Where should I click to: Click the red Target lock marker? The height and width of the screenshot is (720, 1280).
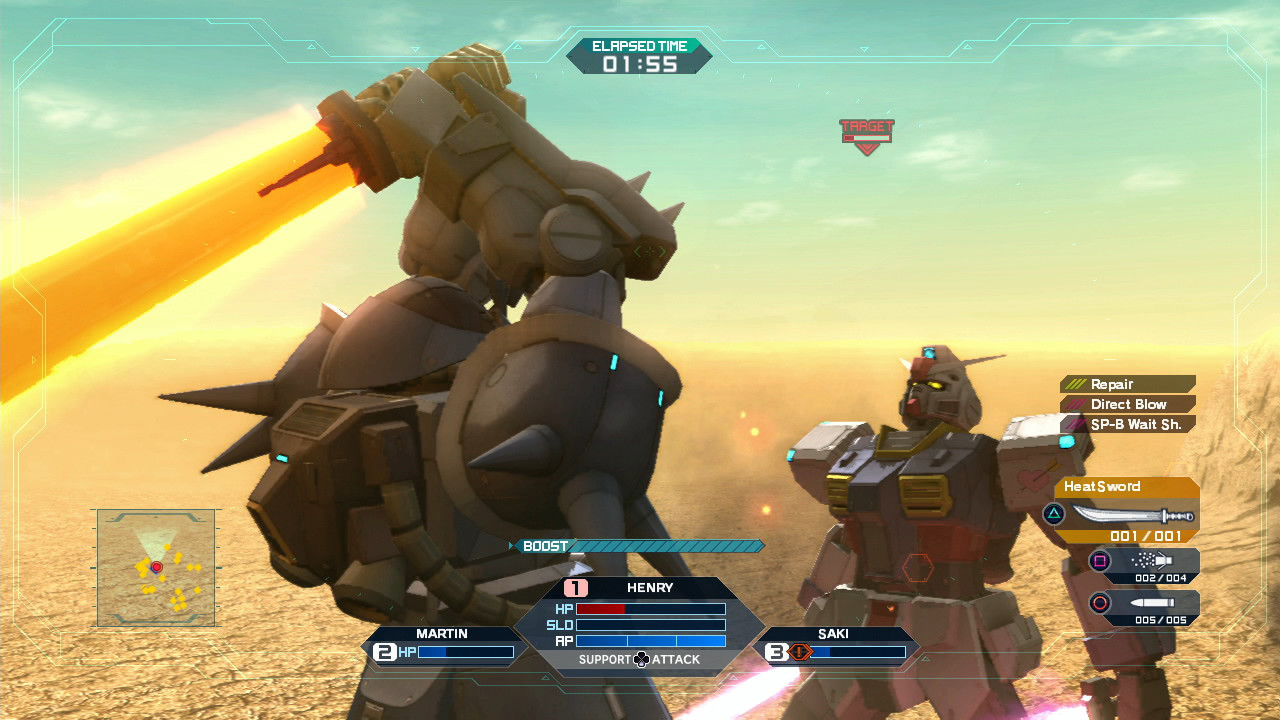coord(867,135)
